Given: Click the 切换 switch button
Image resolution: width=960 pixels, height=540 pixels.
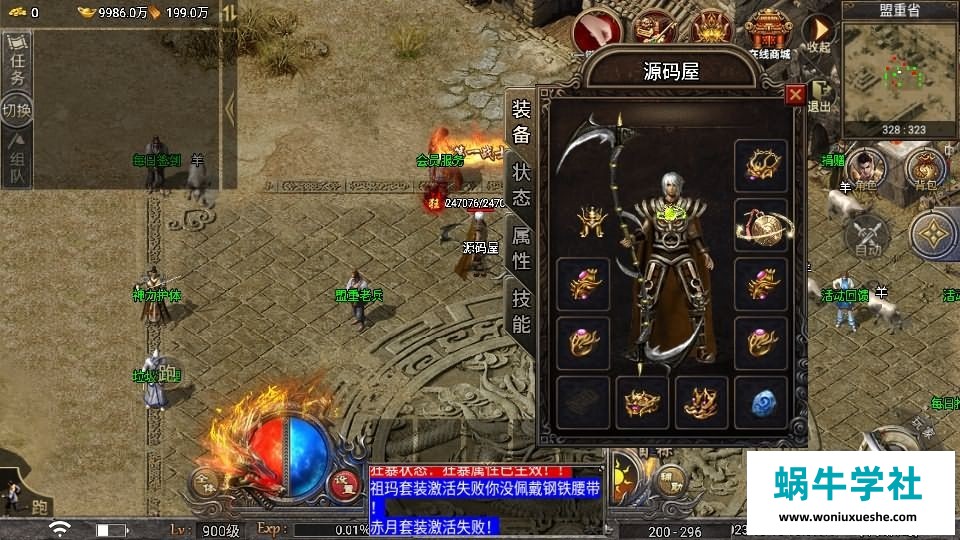Looking at the screenshot, I should click(x=17, y=108).
